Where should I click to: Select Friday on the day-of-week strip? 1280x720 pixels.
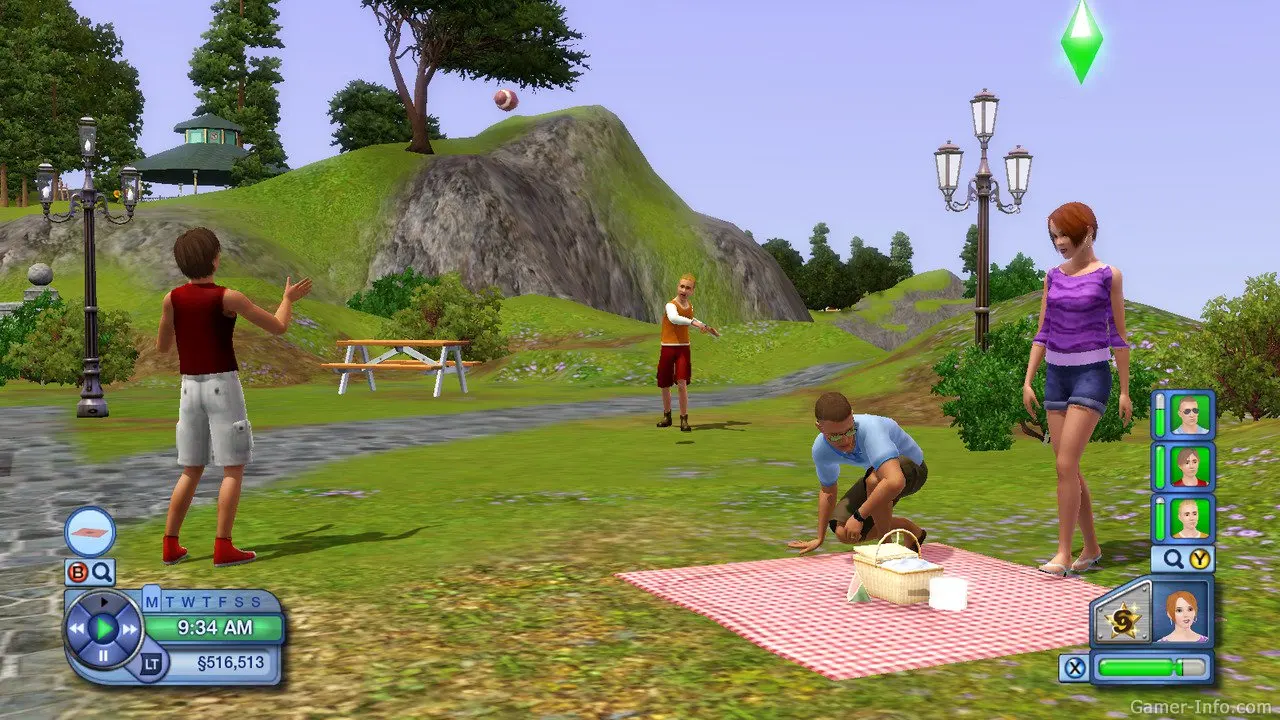coord(221,601)
